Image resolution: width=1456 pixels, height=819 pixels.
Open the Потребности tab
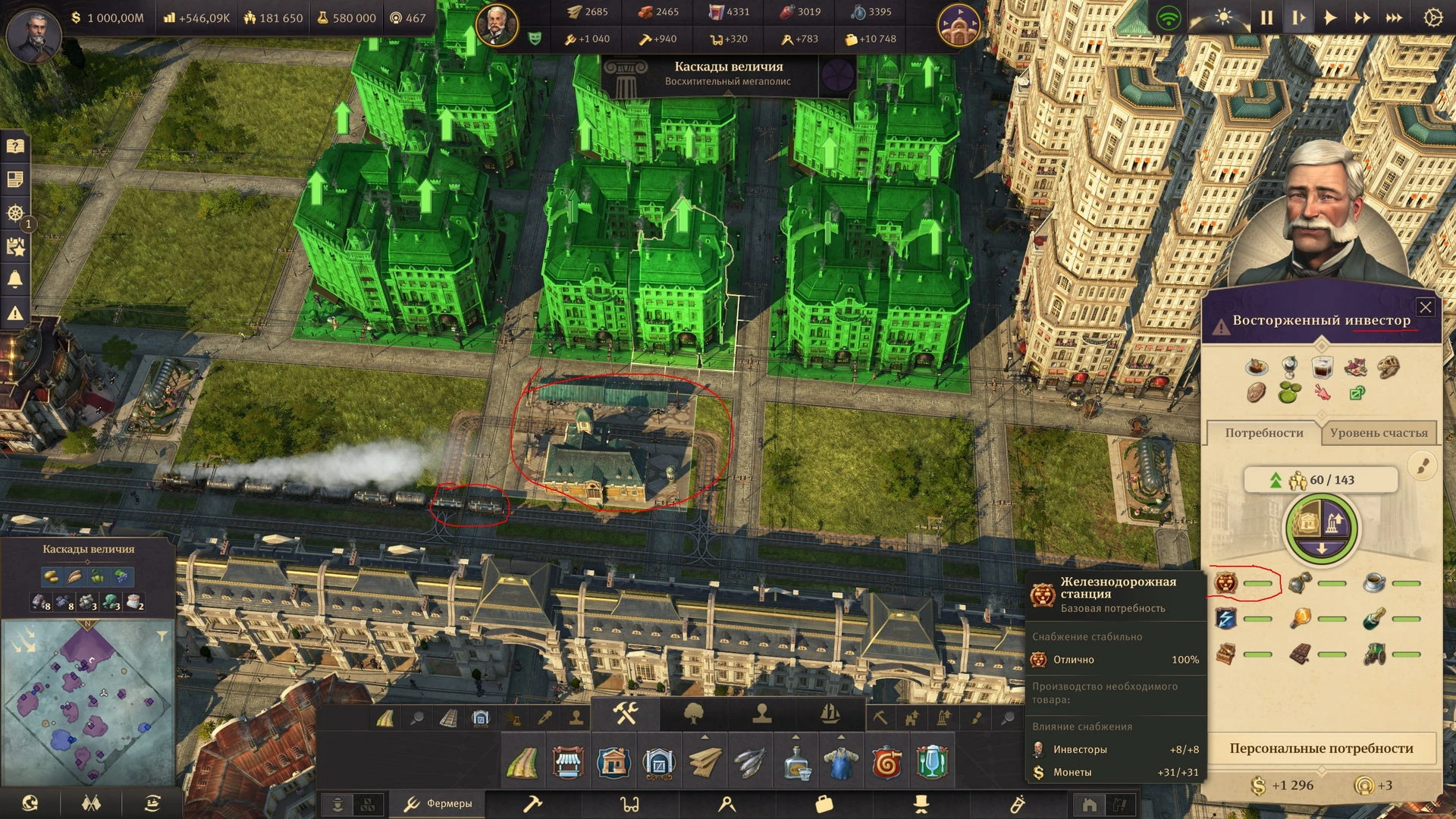pos(1263,433)
